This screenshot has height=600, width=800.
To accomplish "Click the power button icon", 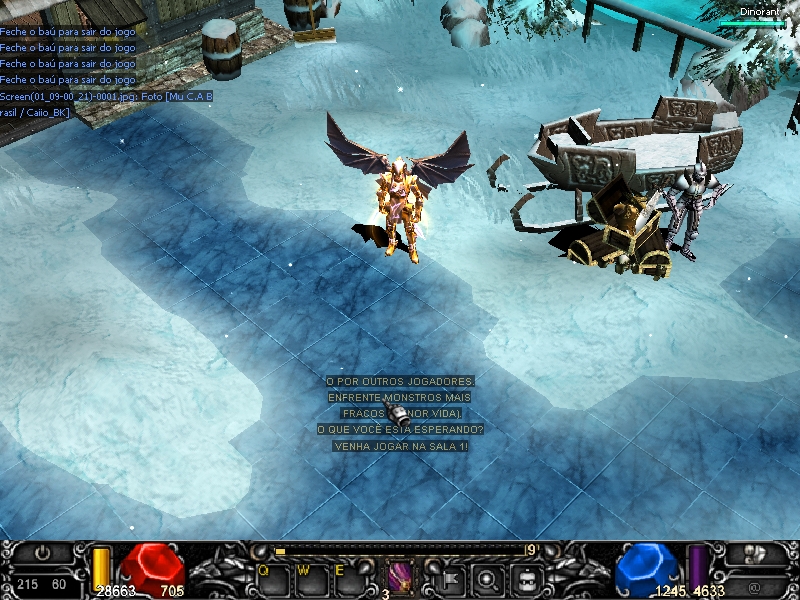I will coord(42,553).
